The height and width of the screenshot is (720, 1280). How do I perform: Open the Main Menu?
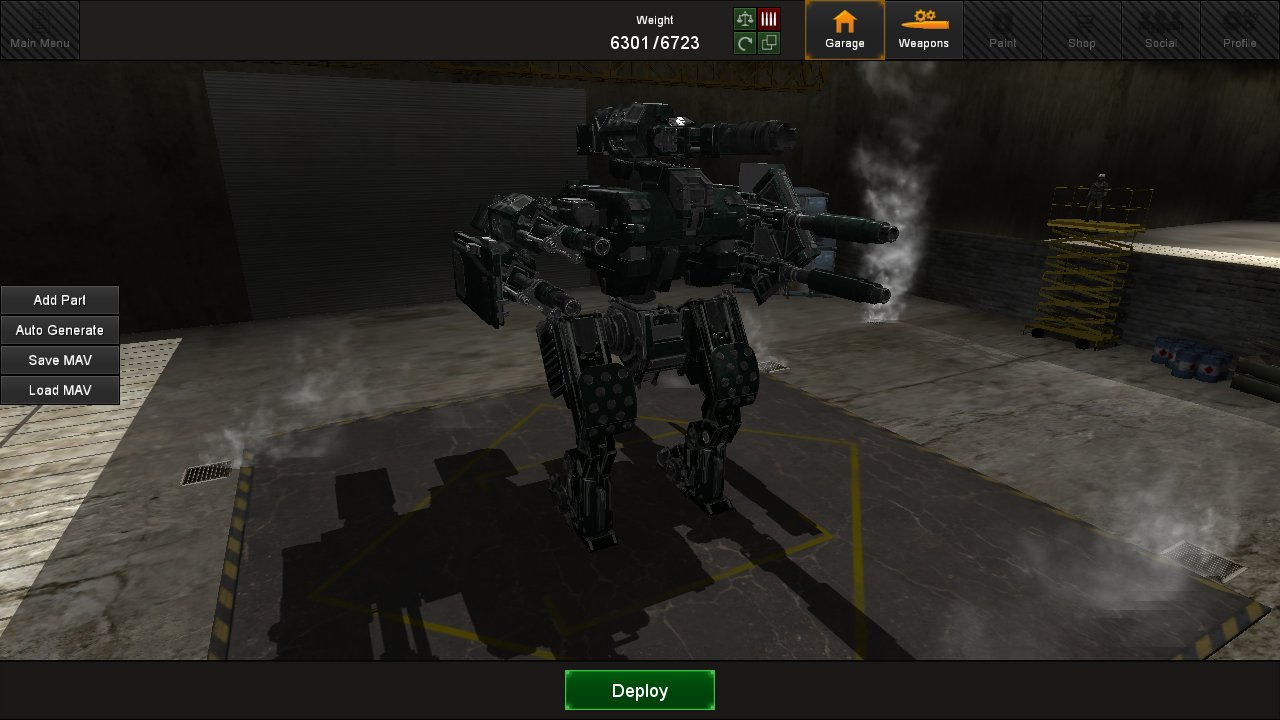pyautogui.click(x=40, y=30)
